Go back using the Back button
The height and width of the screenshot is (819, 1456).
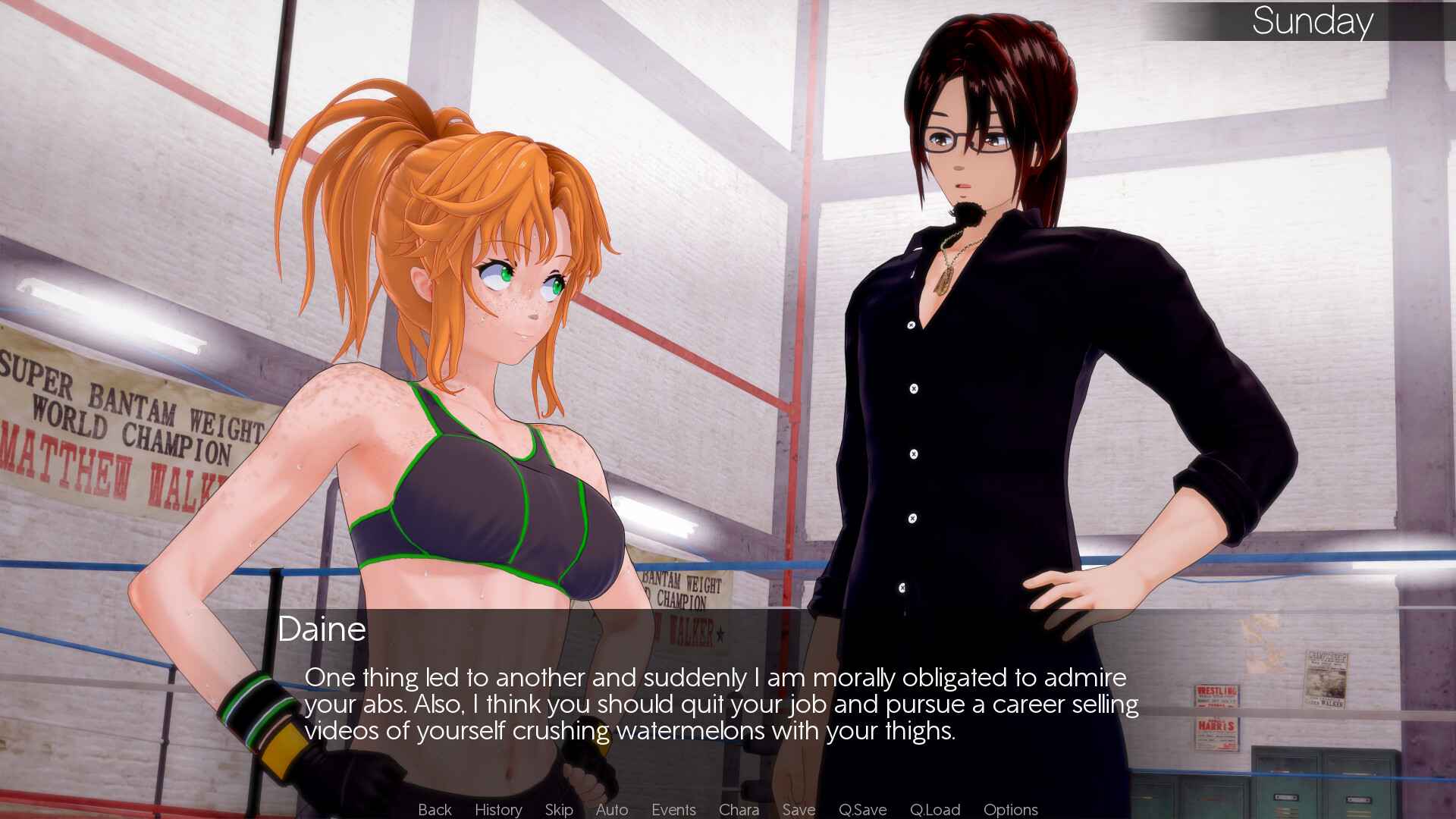435,810
